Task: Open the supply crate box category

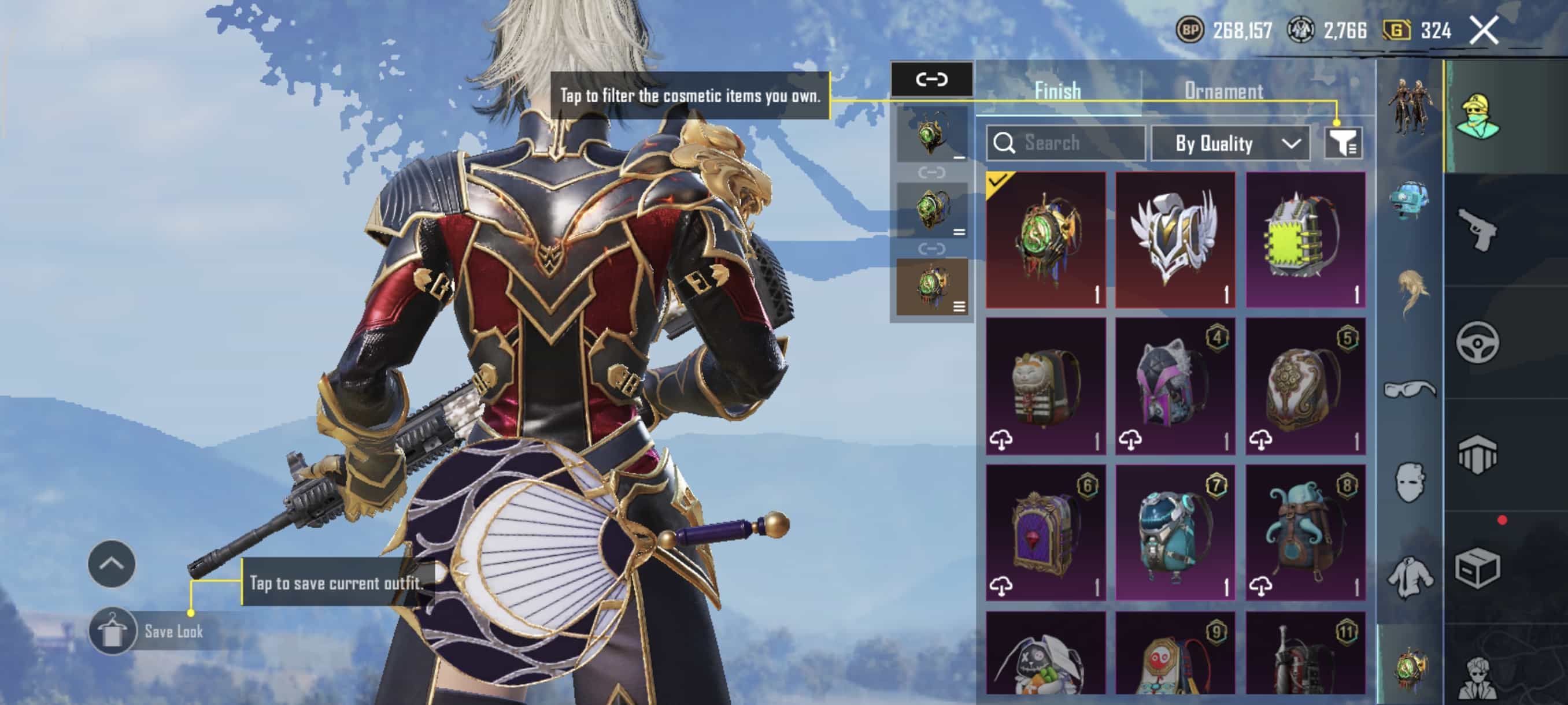Action: (x=1478, y=569)
